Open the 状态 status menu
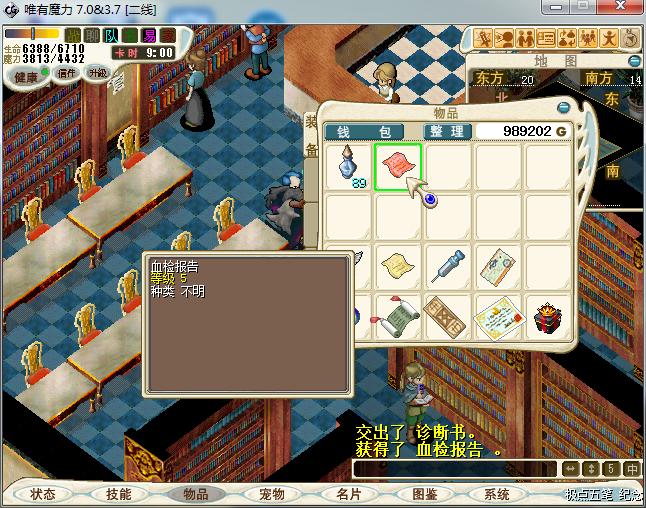646x508 pixels. (43, 494)
